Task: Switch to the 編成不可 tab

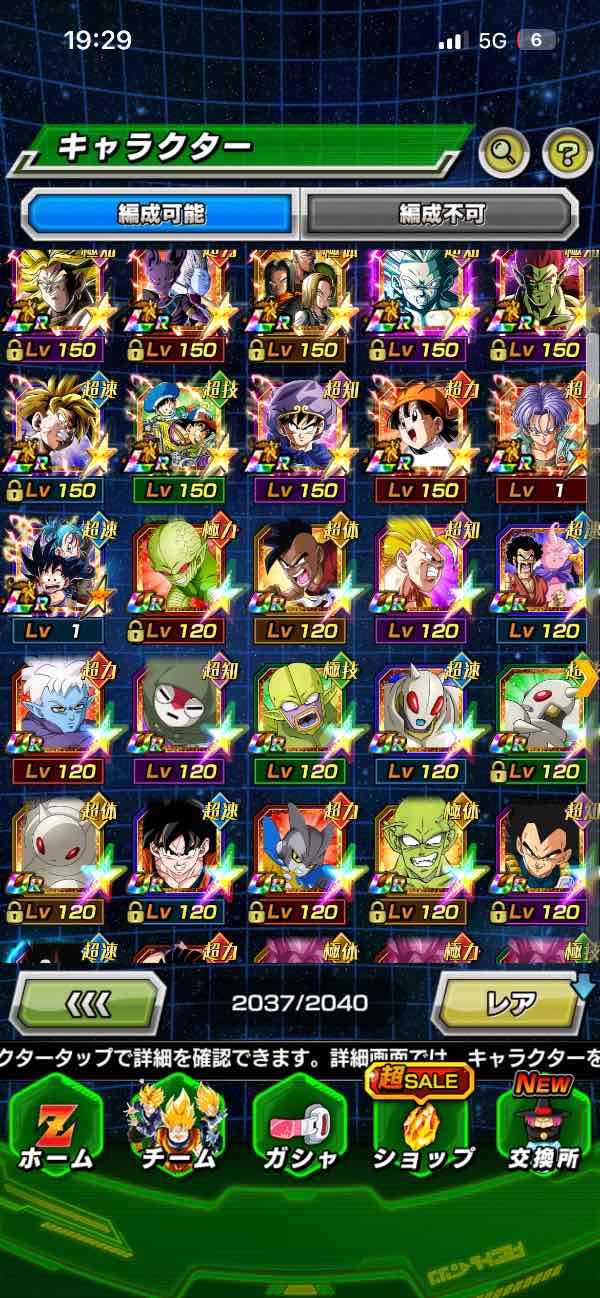Action: [x=440, y=213]
